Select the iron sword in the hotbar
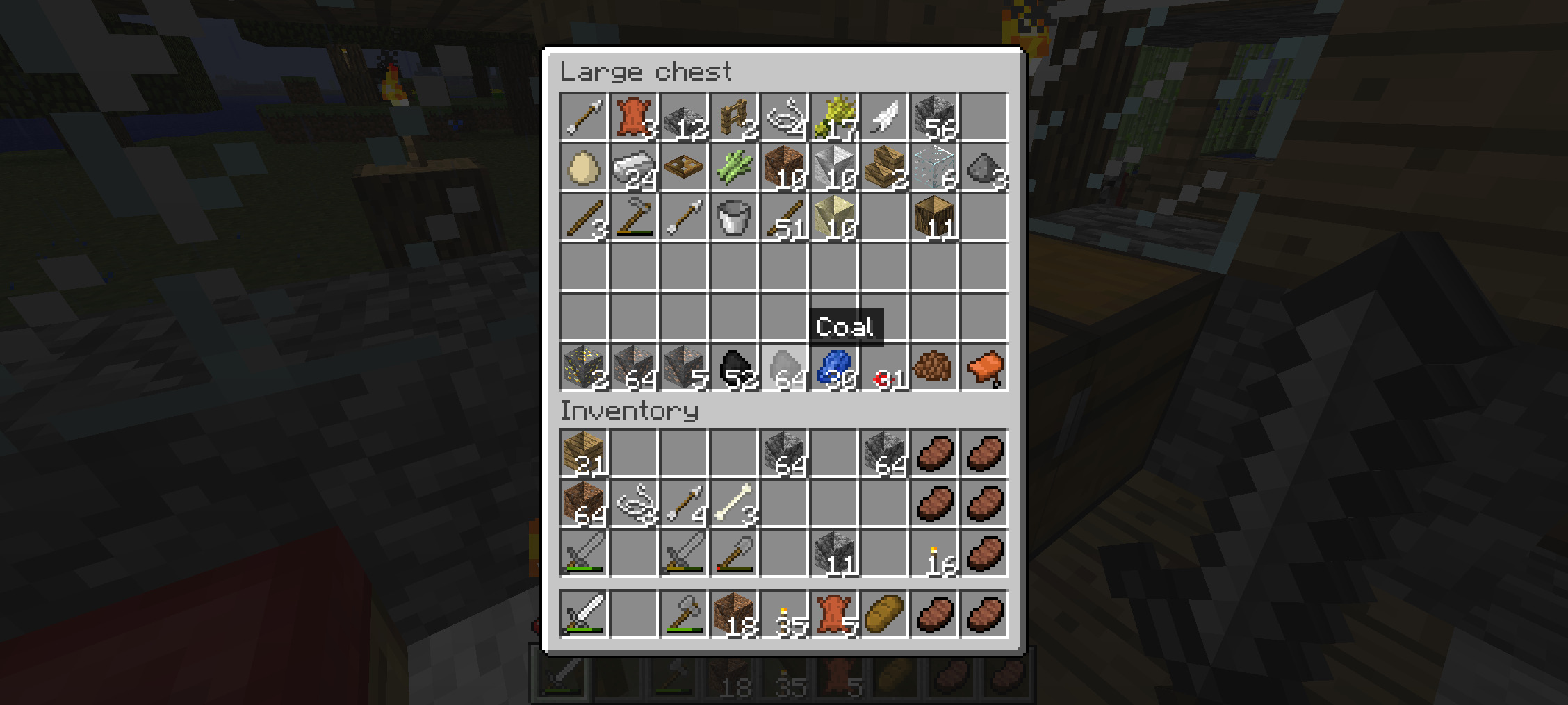The image size is (1568, 705). [x=584, y=614]
